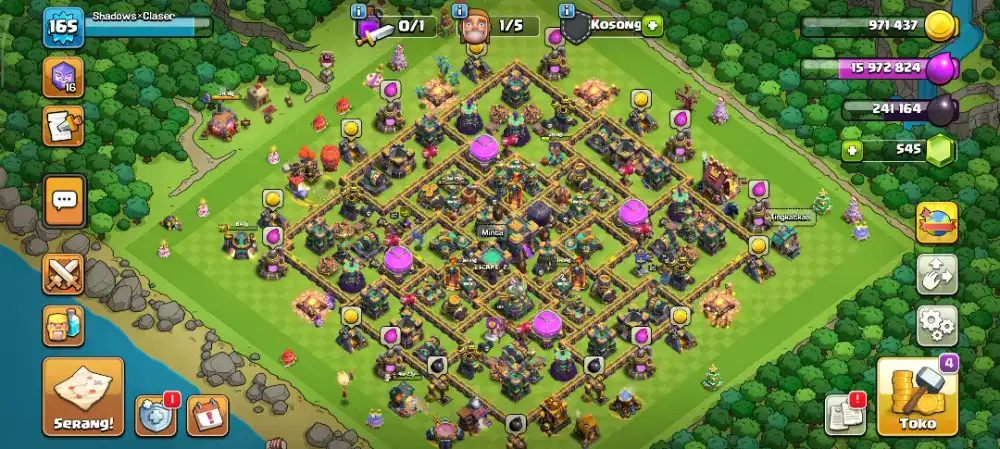Viewport: 1000px width, 449px height.
Task: Open the hand with arrows layout button
Action: click(937, 274)
